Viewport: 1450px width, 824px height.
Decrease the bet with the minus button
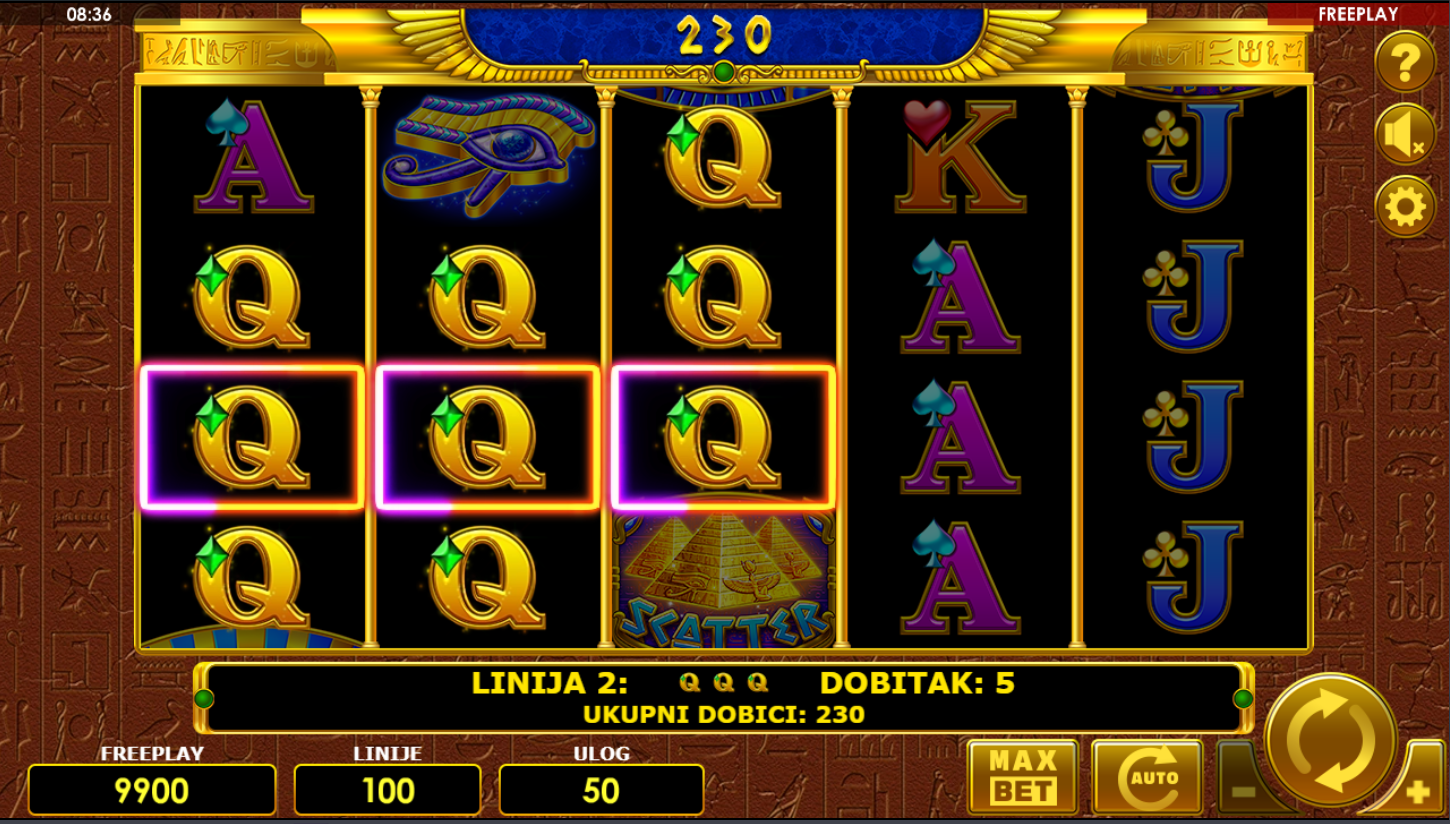1241,789
